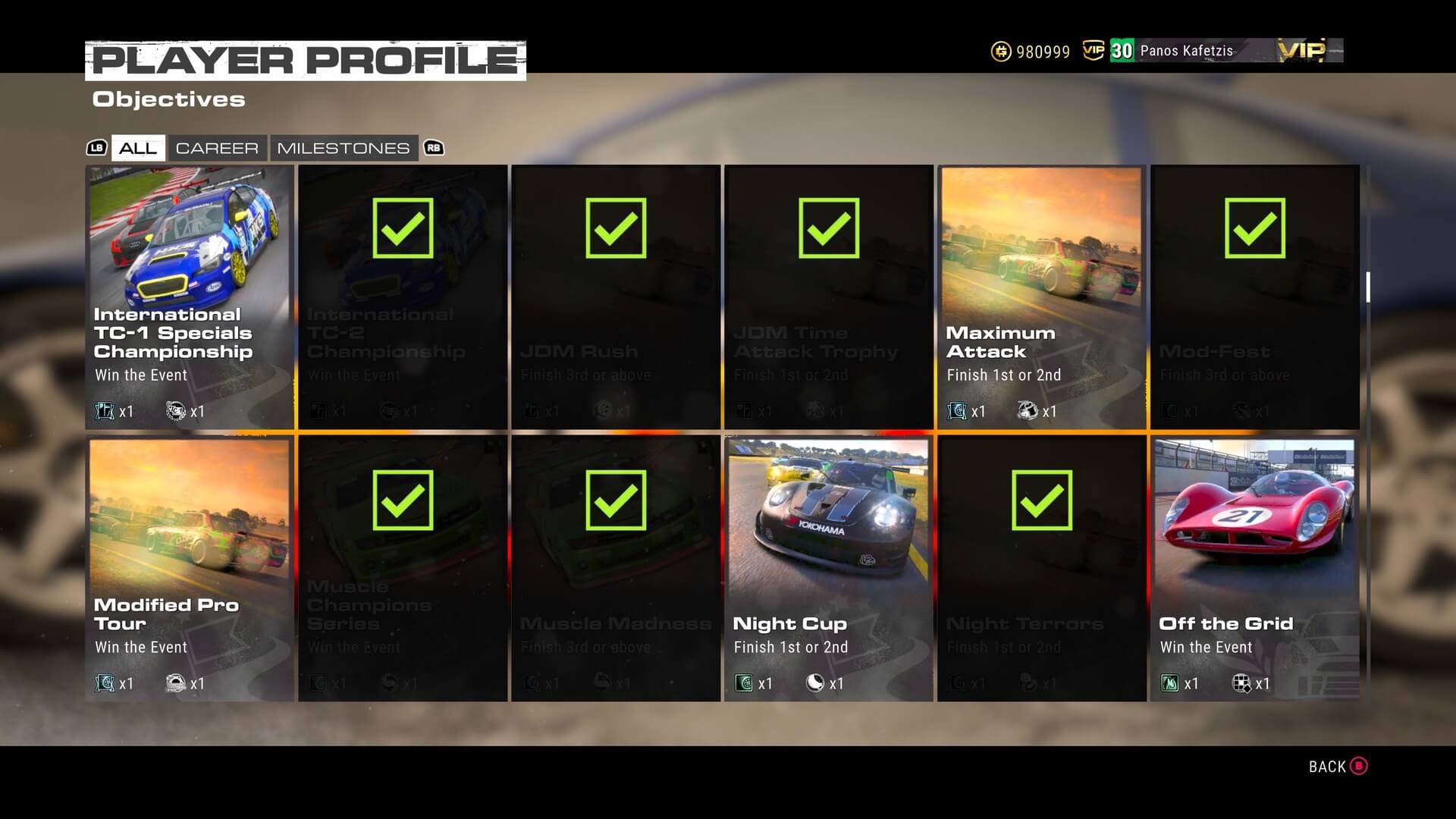Select the green level 30 badge
Image resolution: width=1456 pixels, height=819 pixels.
pos(1119,51)
